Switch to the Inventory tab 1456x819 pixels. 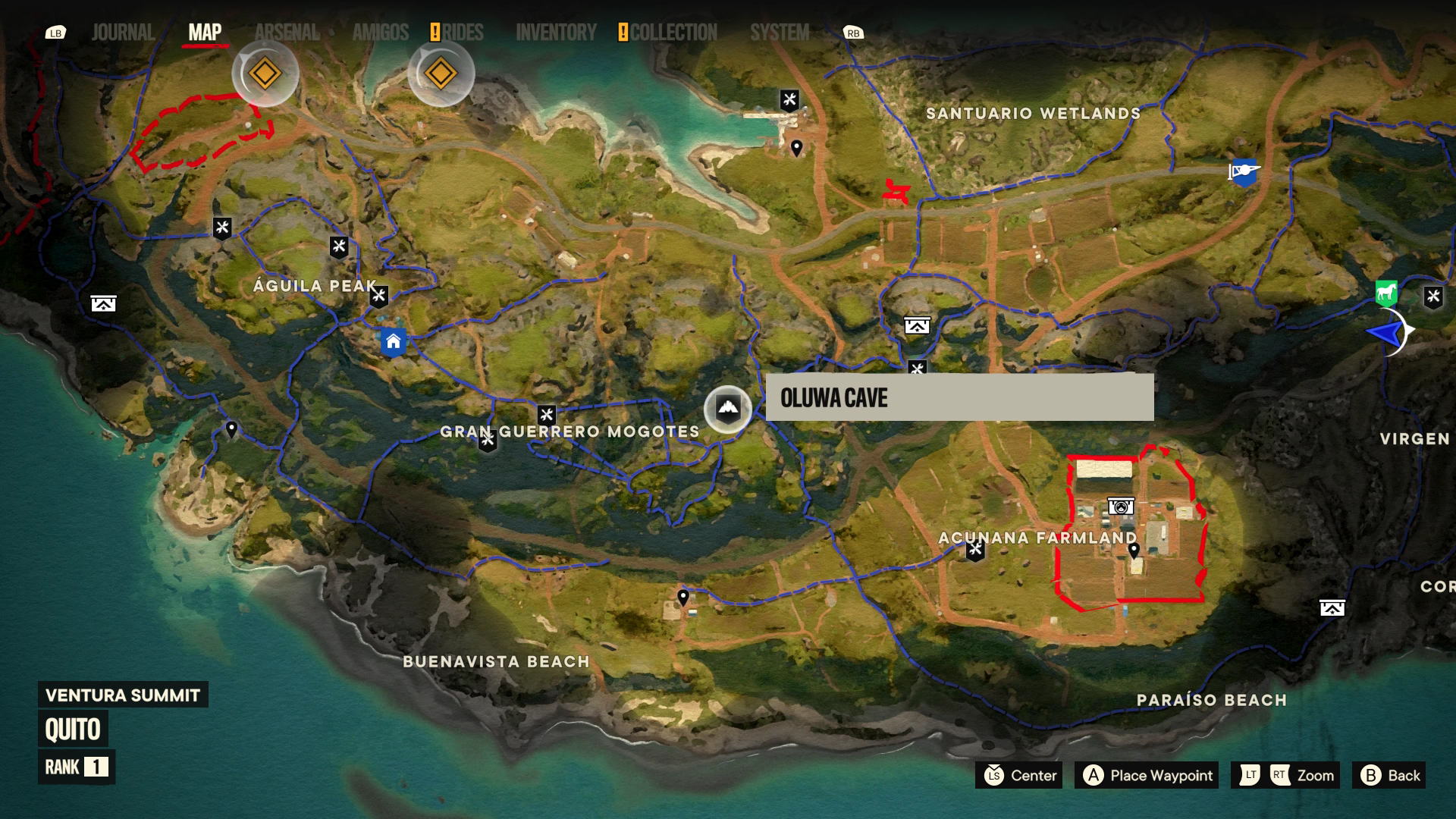556,33
